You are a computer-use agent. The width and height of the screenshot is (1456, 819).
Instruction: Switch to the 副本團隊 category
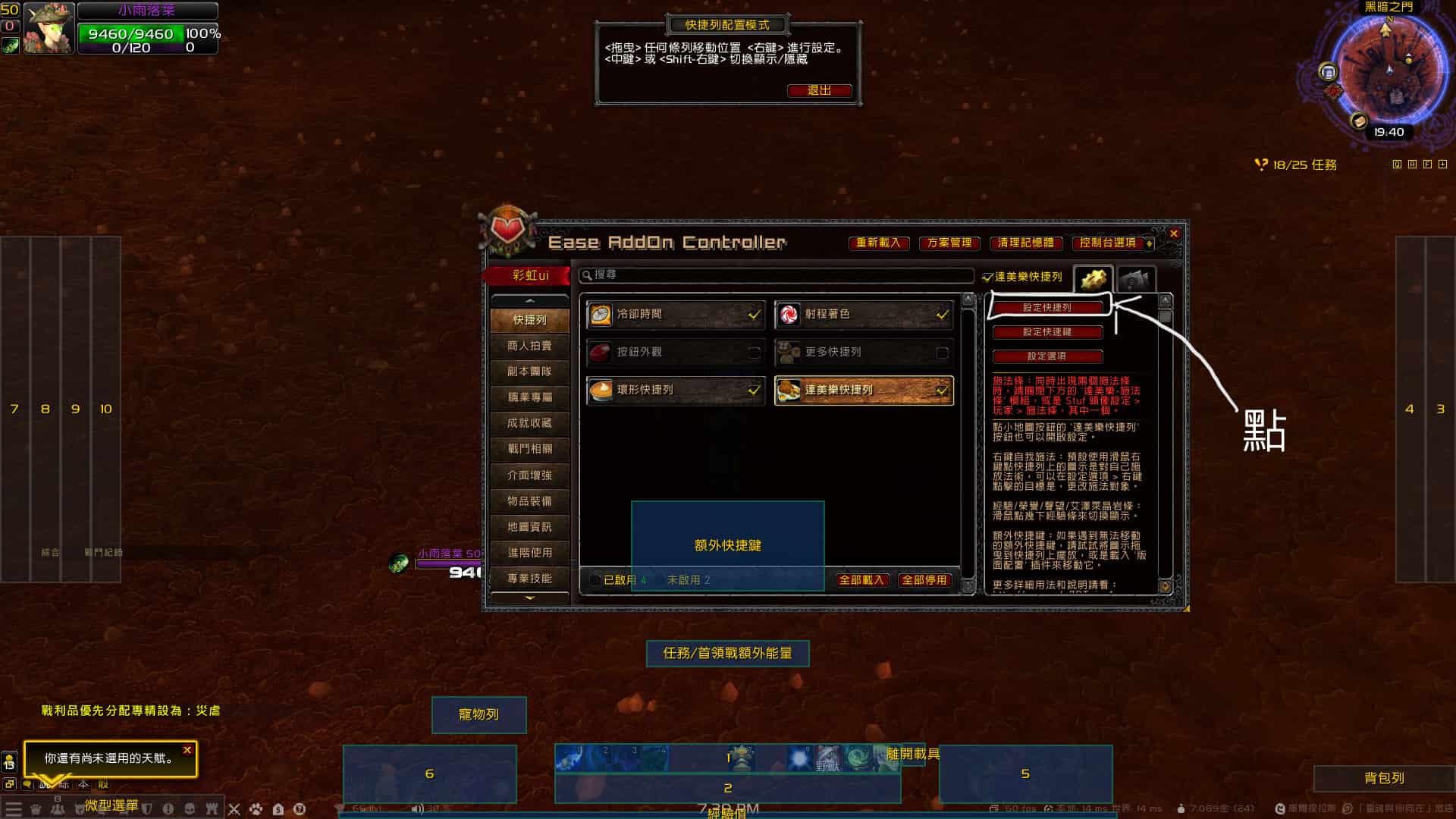[529, 372]
